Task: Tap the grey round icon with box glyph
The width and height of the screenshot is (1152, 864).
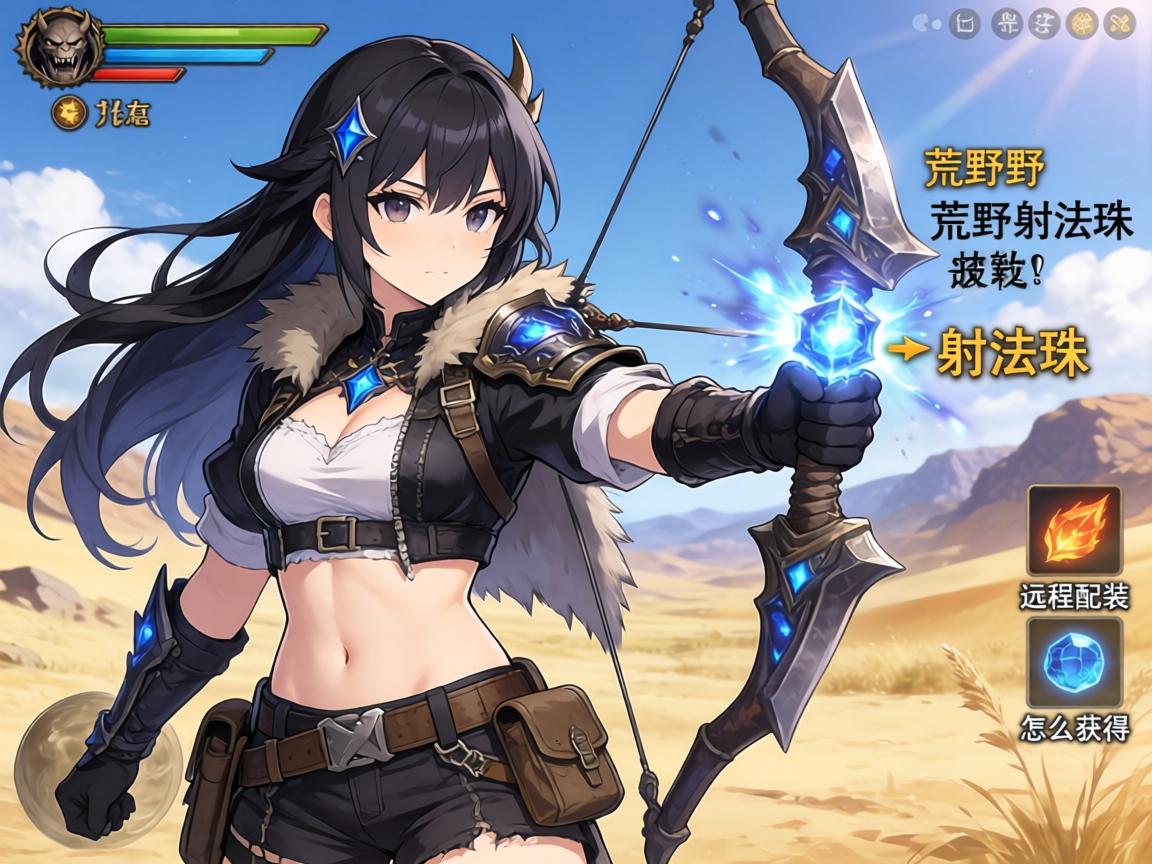Action: tap(965, 23)
